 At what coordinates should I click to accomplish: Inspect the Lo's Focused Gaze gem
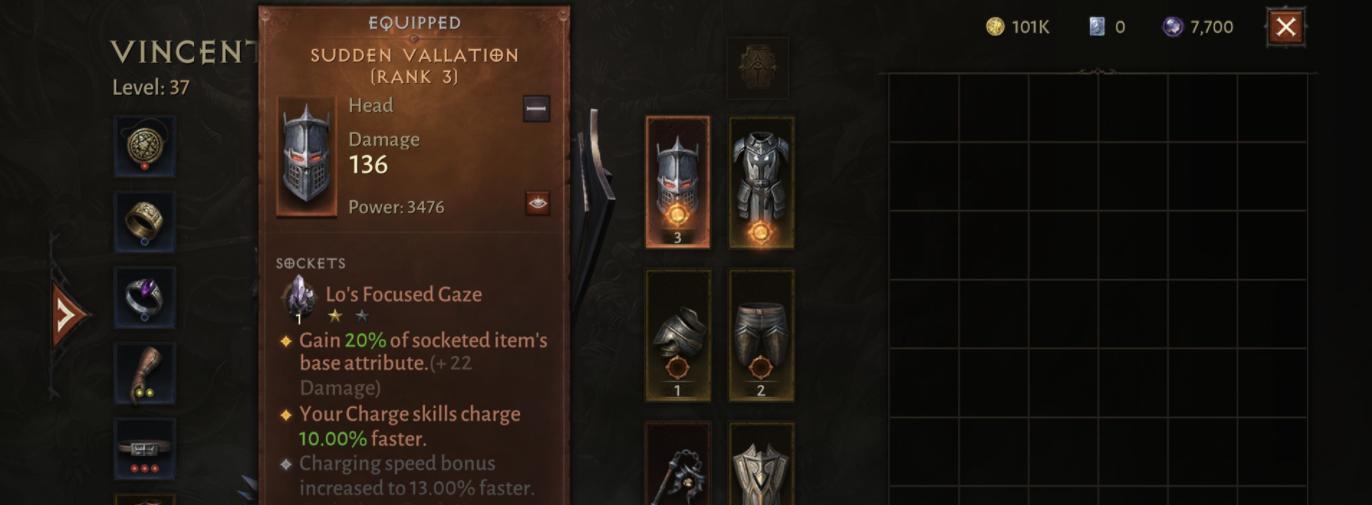coord(299,298)
